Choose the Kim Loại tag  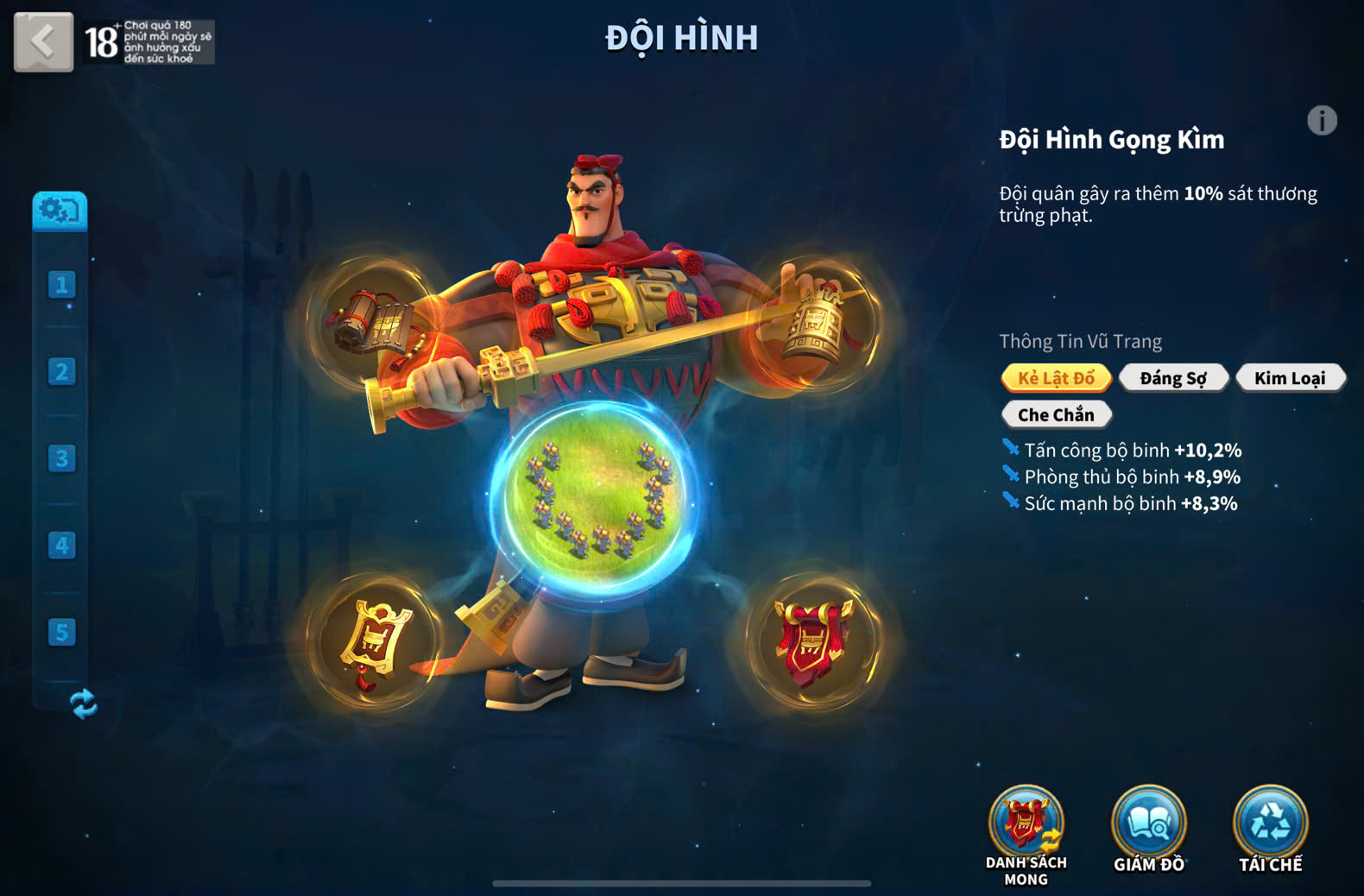pyautogui.click(x=1290, y=378)
